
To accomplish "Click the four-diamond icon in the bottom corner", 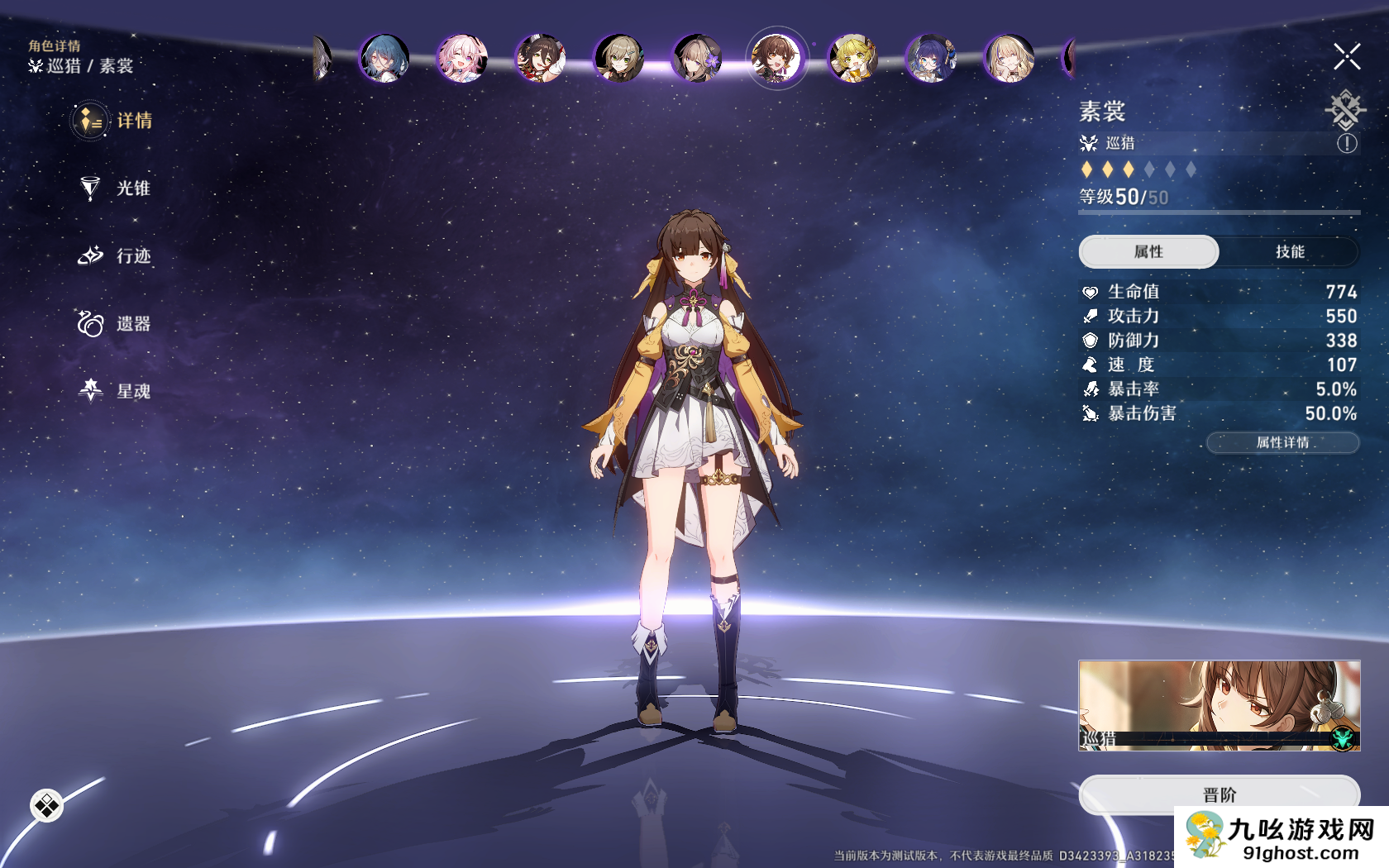I will pyautogui.click(x=47, y=805).
